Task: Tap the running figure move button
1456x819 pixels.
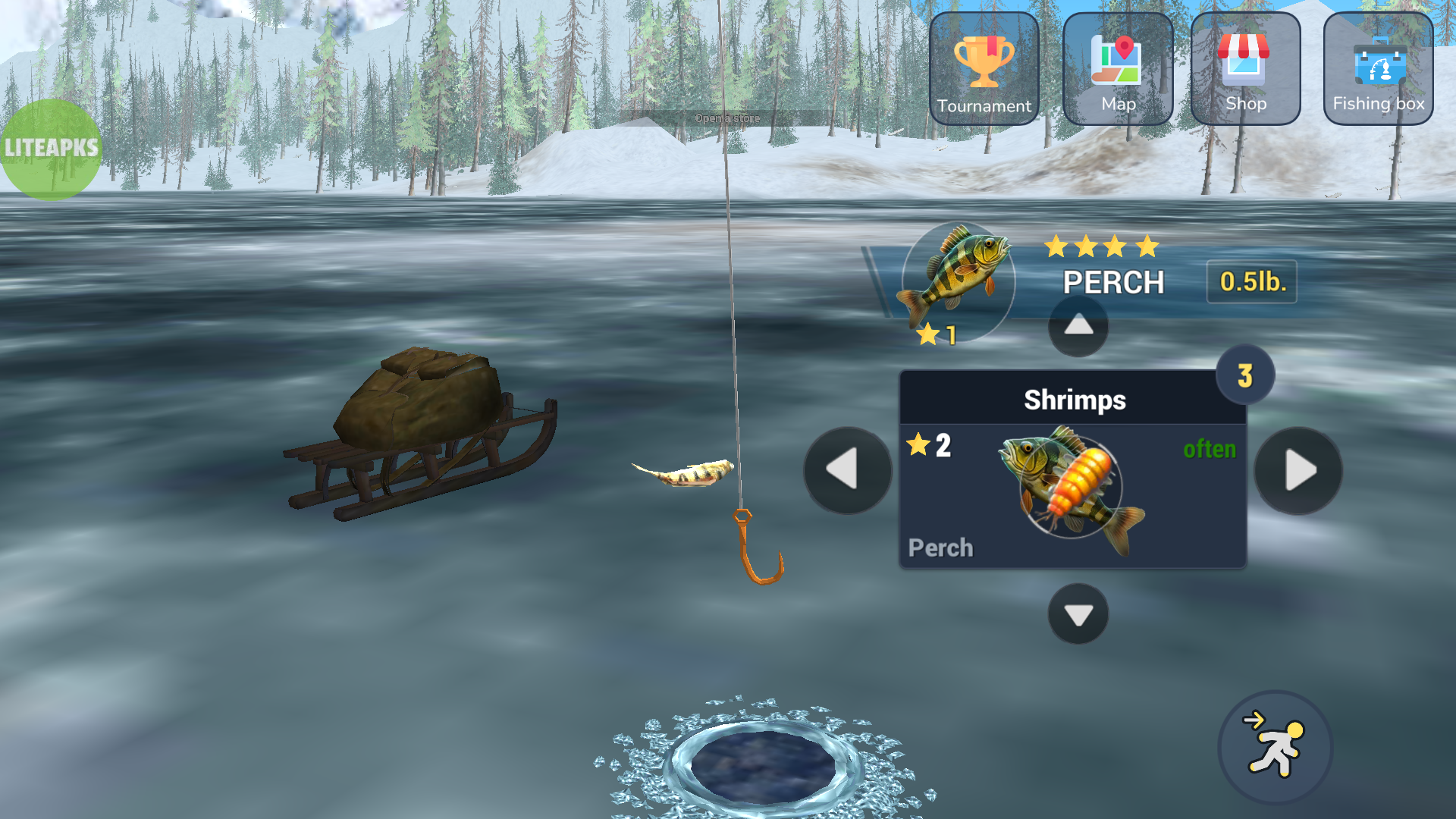Action: coord(1275,747)
